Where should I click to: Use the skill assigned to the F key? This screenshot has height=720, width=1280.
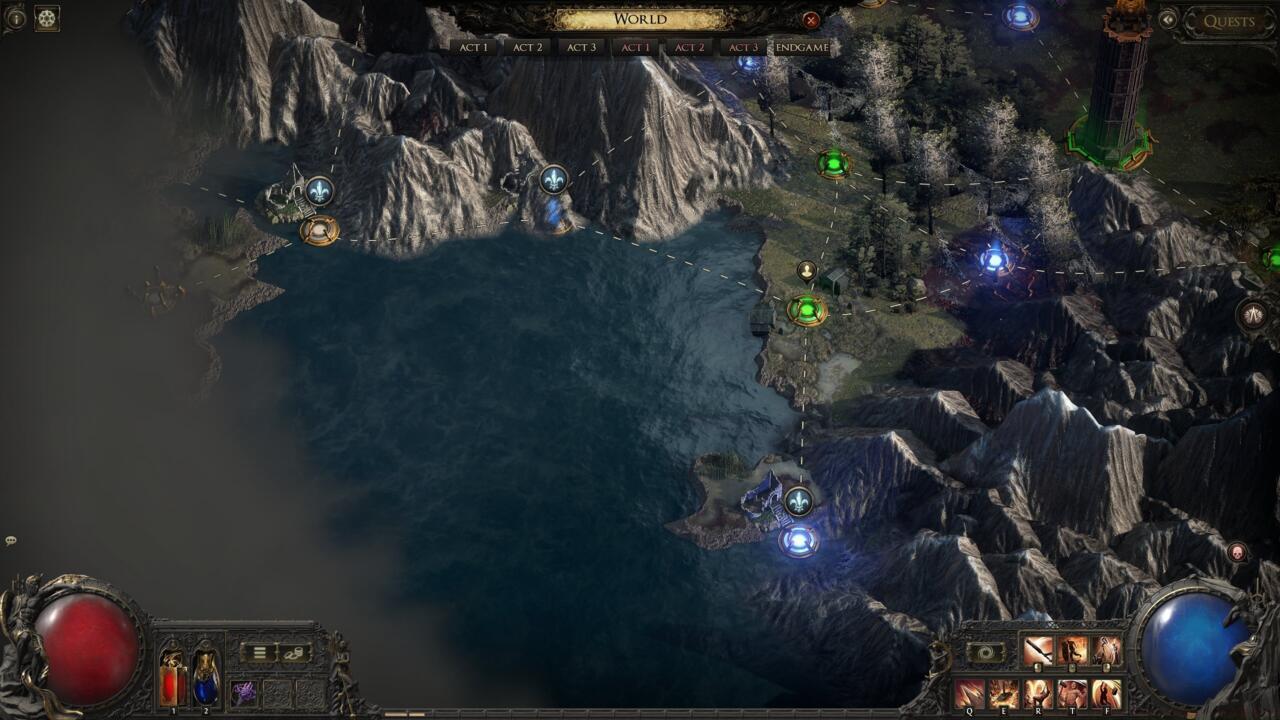pyautogui.click(x=1106, y=692)
